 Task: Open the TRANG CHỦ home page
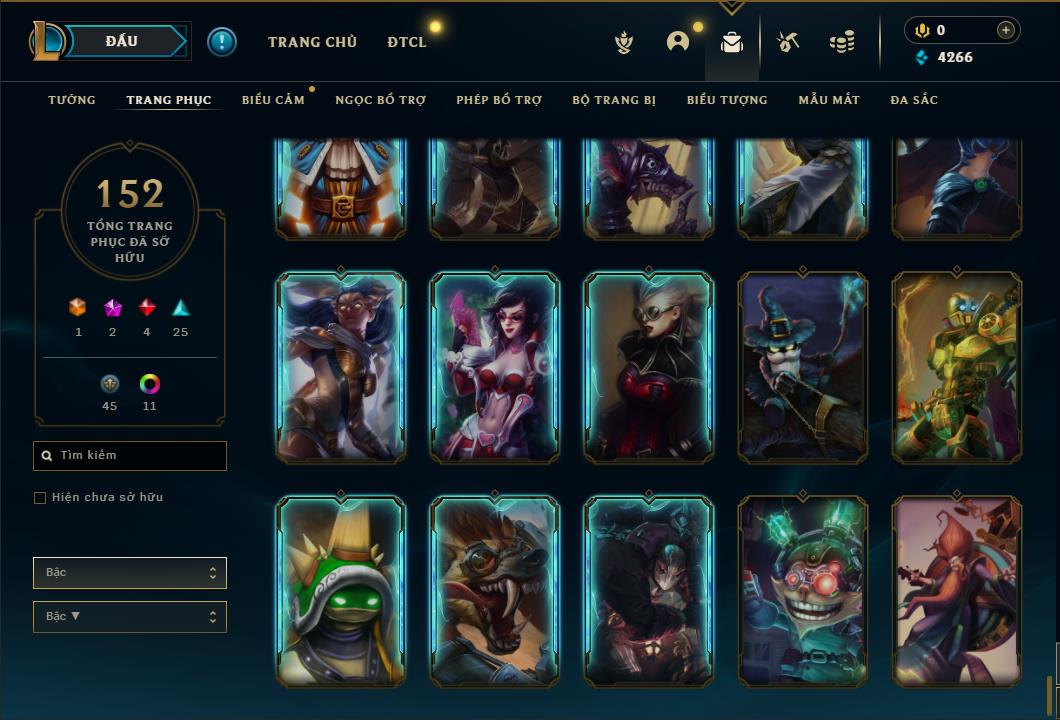coord(312,42)
